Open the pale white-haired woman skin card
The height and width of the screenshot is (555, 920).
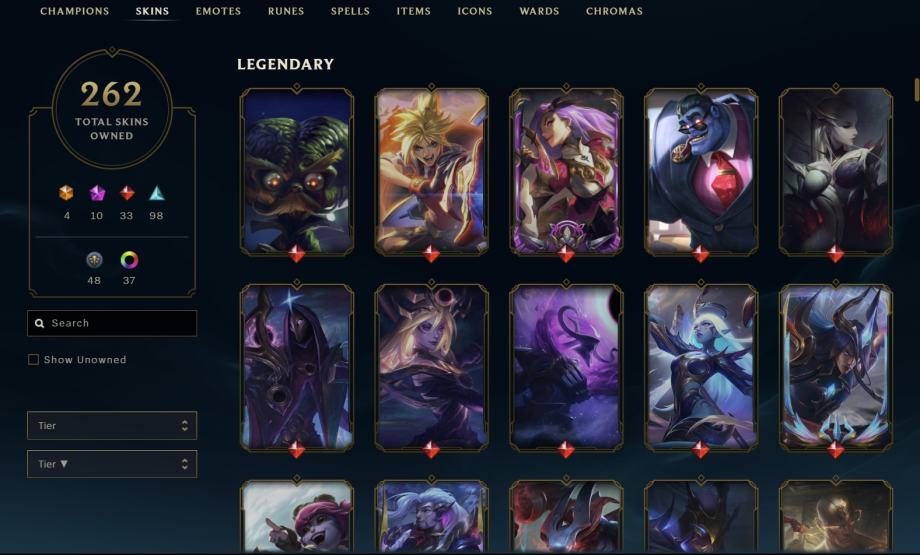pos(835,170)
